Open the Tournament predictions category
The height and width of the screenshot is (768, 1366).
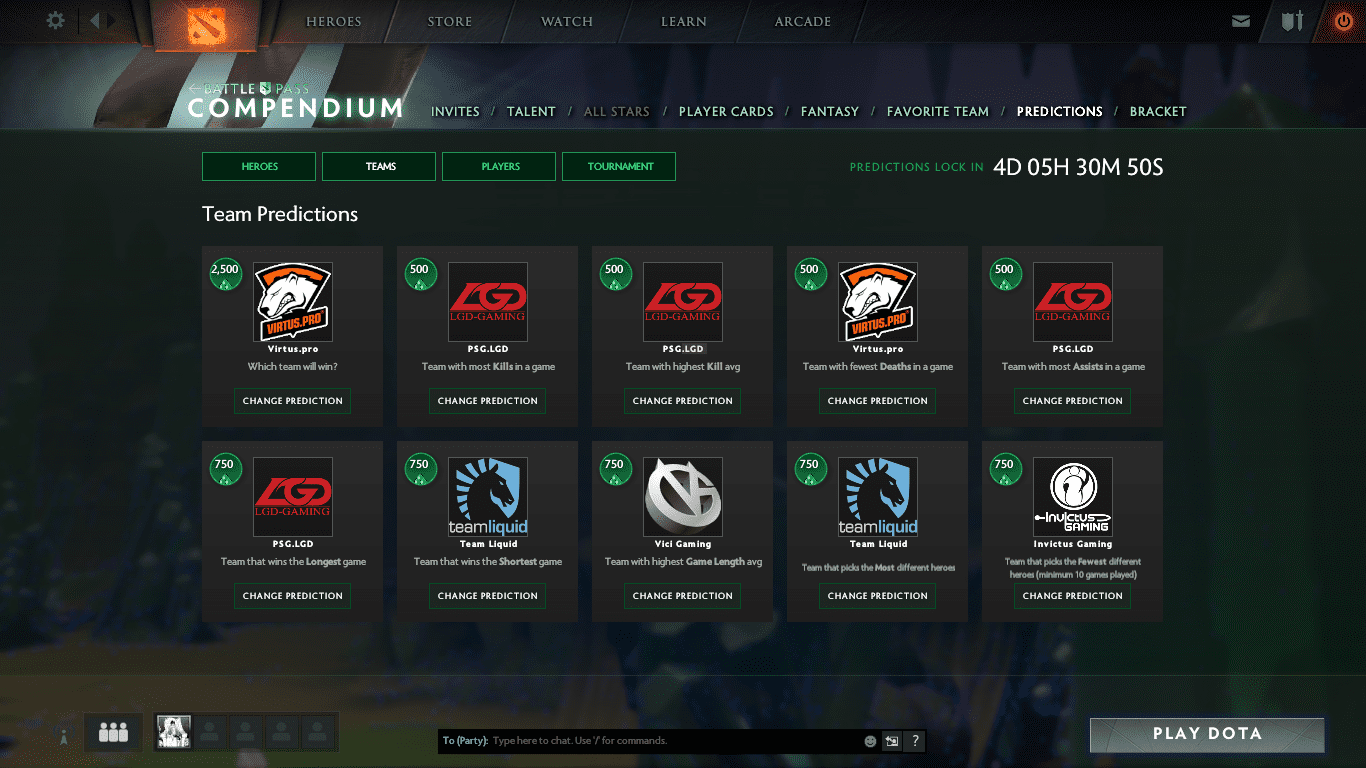pos(619,167)
